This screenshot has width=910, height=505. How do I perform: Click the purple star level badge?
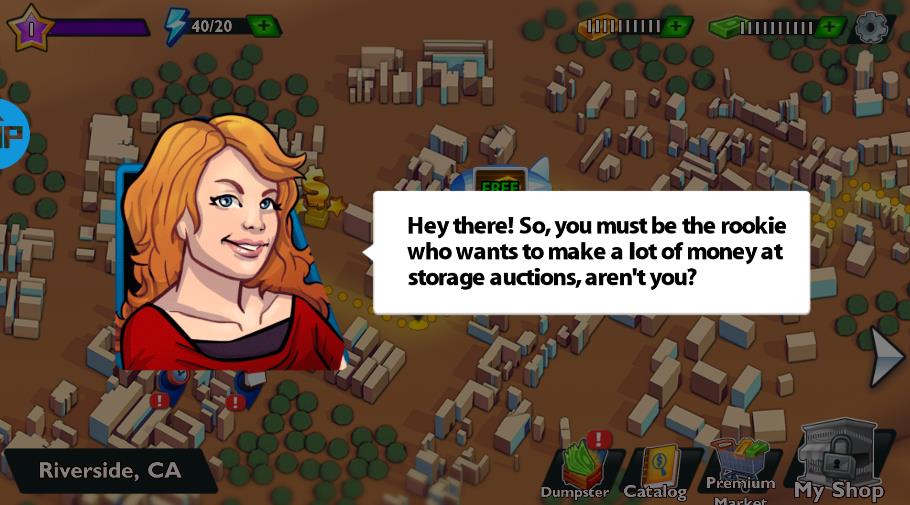[x=30, y=26]
